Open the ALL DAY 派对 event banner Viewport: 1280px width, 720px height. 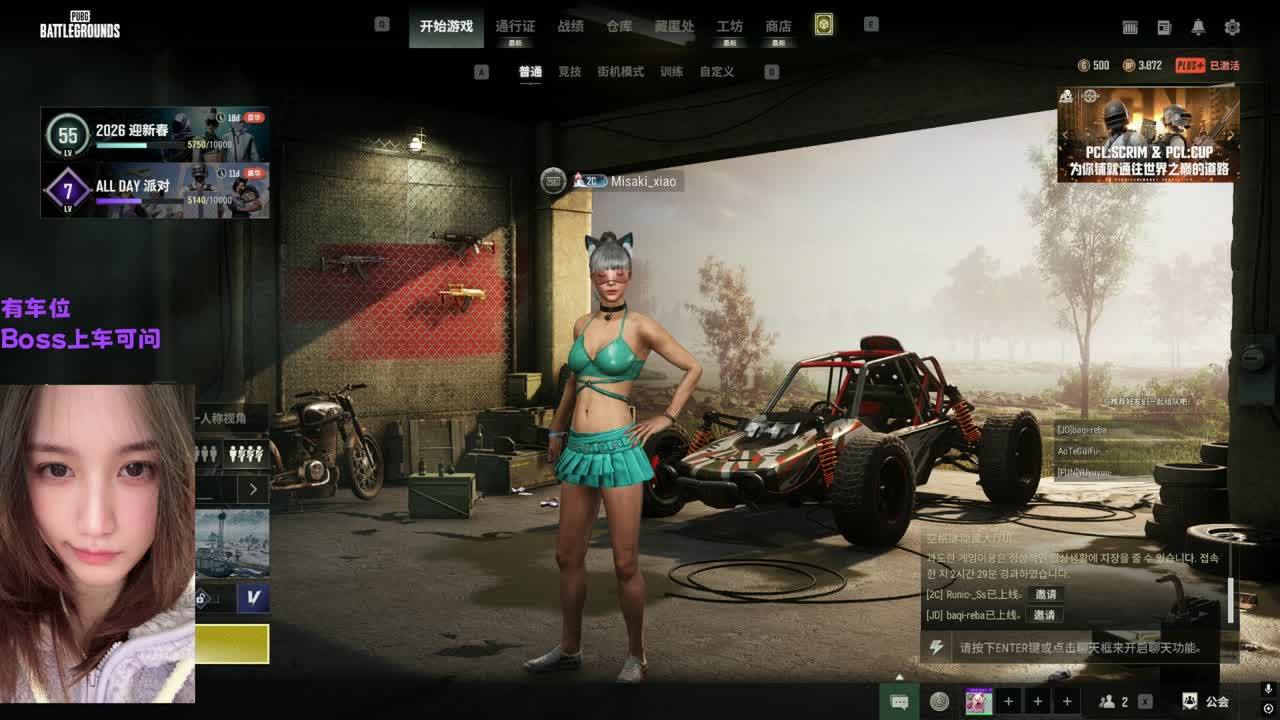click(x=155, y=190)
